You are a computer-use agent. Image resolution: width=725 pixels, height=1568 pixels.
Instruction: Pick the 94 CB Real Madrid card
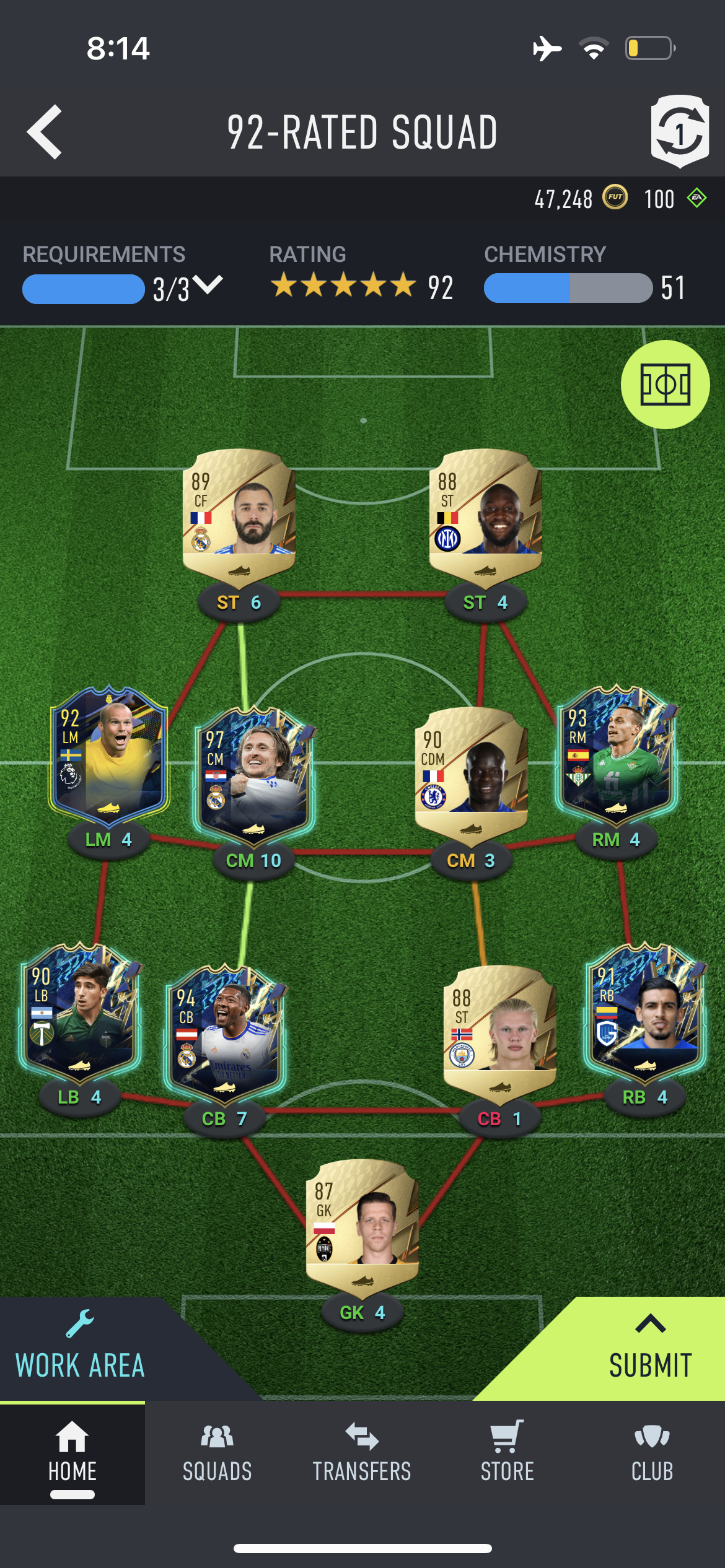click(x=225, y=1032)
